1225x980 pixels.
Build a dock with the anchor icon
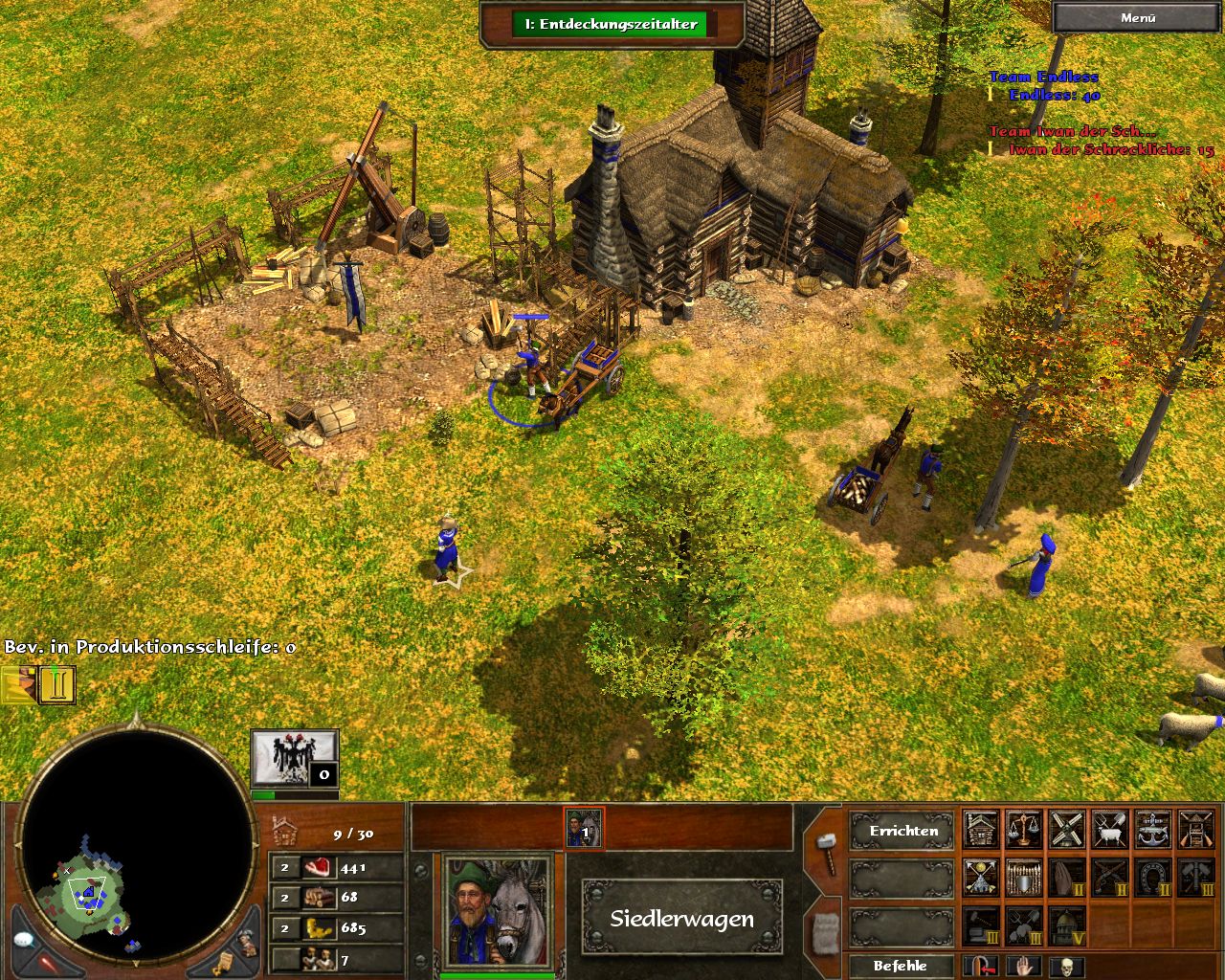point(1153,831)
